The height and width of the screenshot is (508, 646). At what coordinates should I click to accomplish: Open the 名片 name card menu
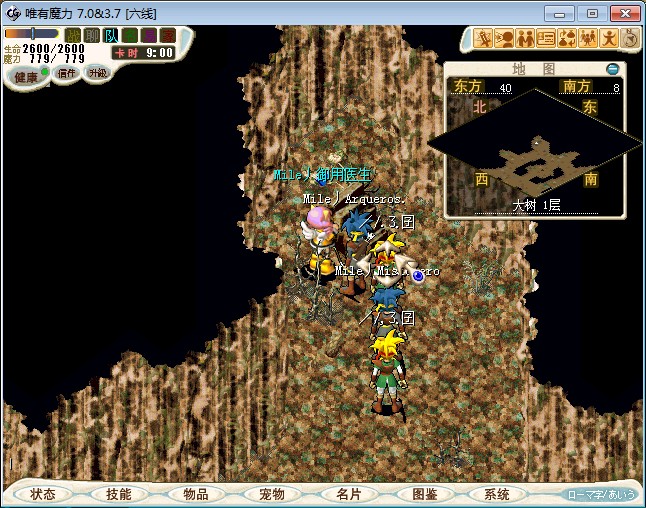[347, 494]
